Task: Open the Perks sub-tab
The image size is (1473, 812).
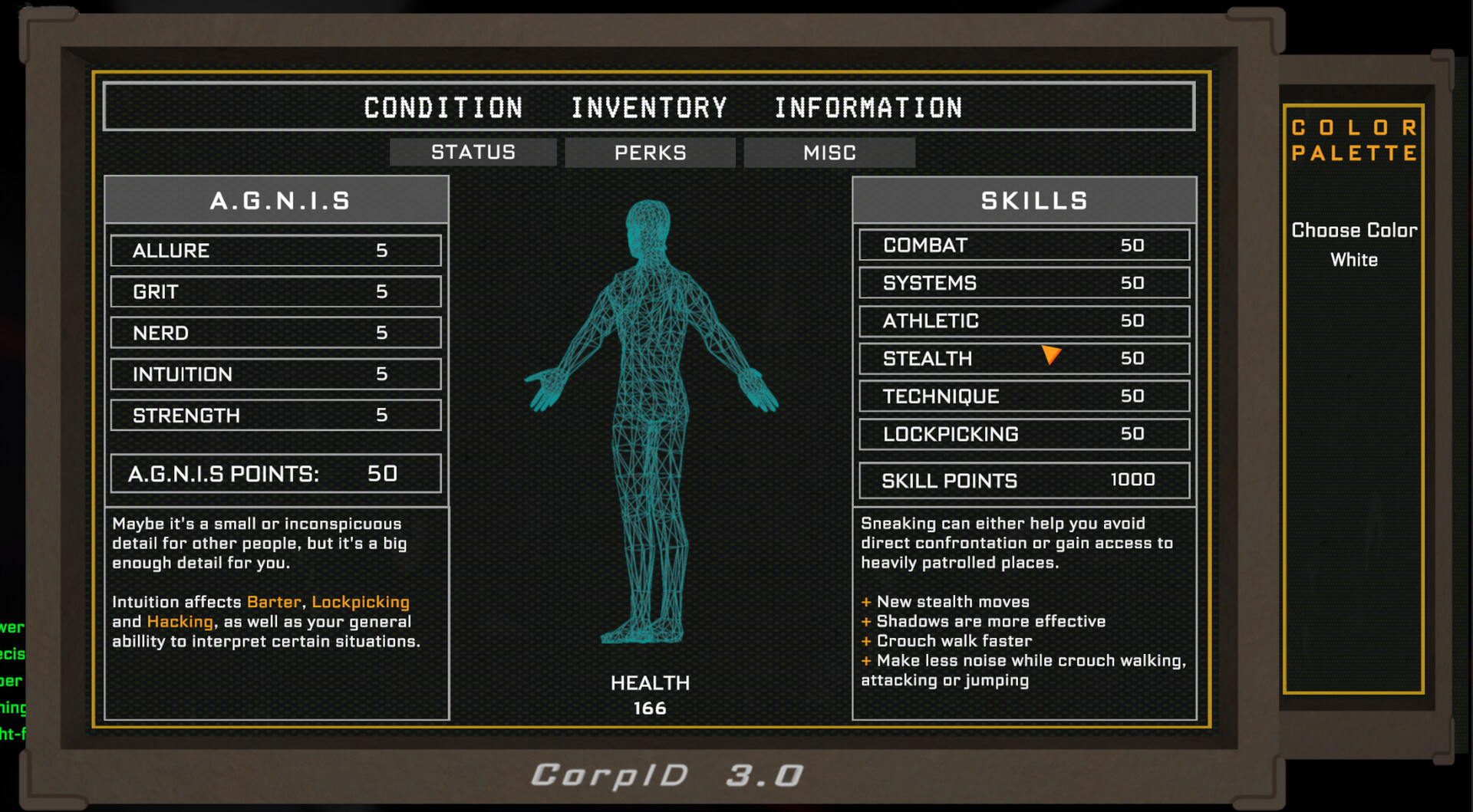Action: pos(650,152)
